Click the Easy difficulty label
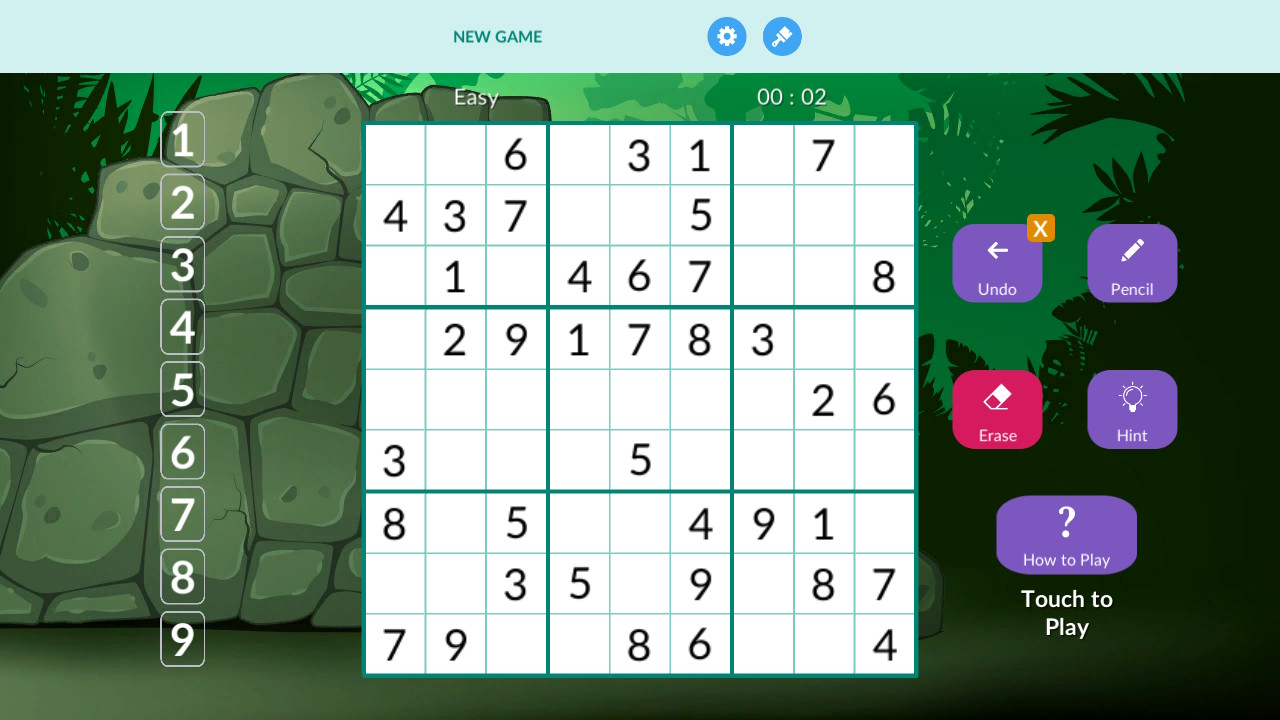 point(477,97)
